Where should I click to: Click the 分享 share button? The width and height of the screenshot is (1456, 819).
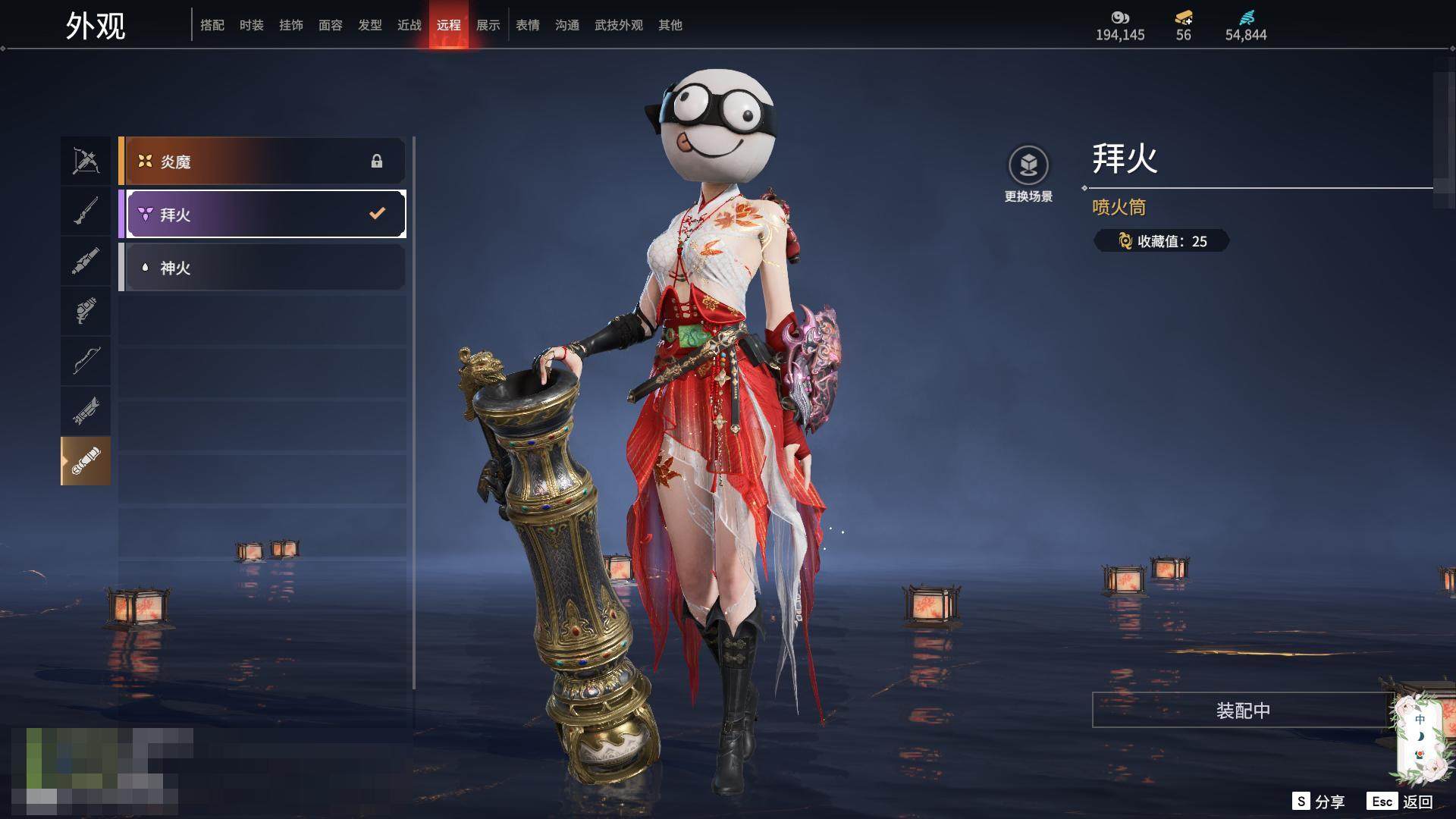click(x=1319, y=802)
